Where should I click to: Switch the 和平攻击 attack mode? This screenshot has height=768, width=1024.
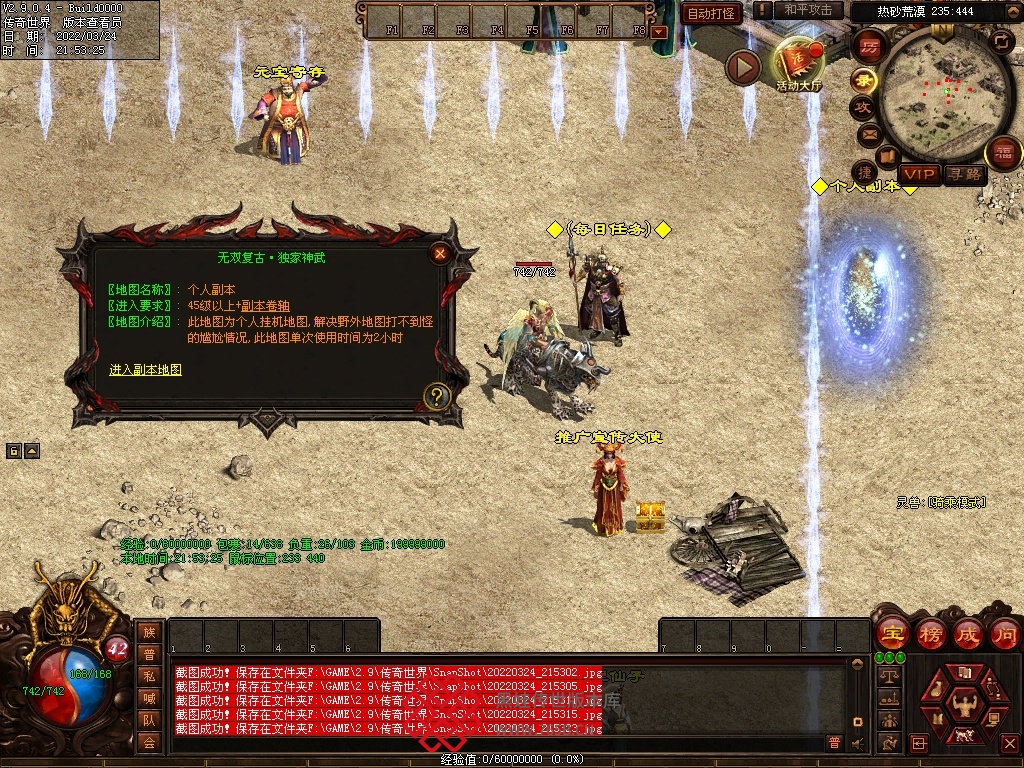tap(807, 10)
